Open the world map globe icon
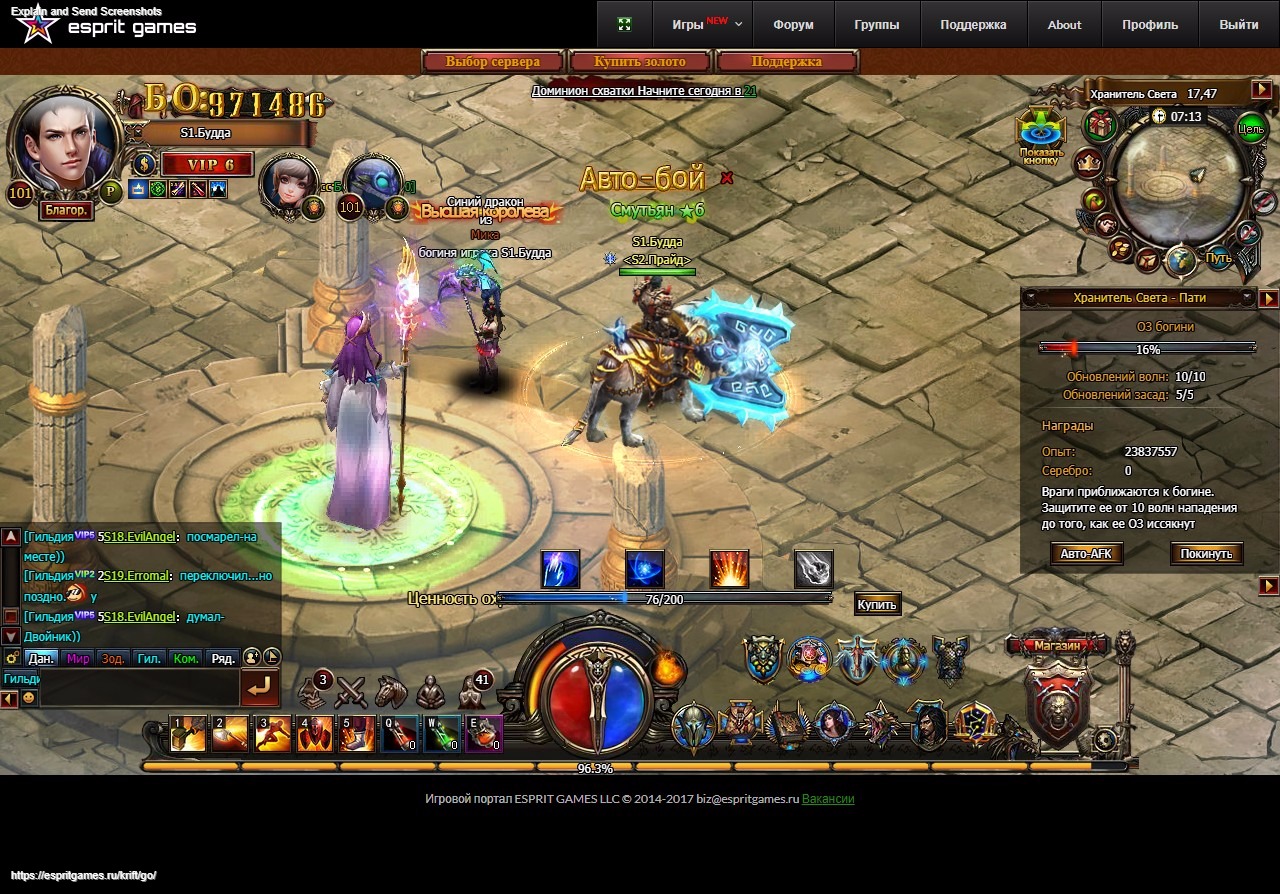Screen dimensions: 1280x894 click(1181, 260)
